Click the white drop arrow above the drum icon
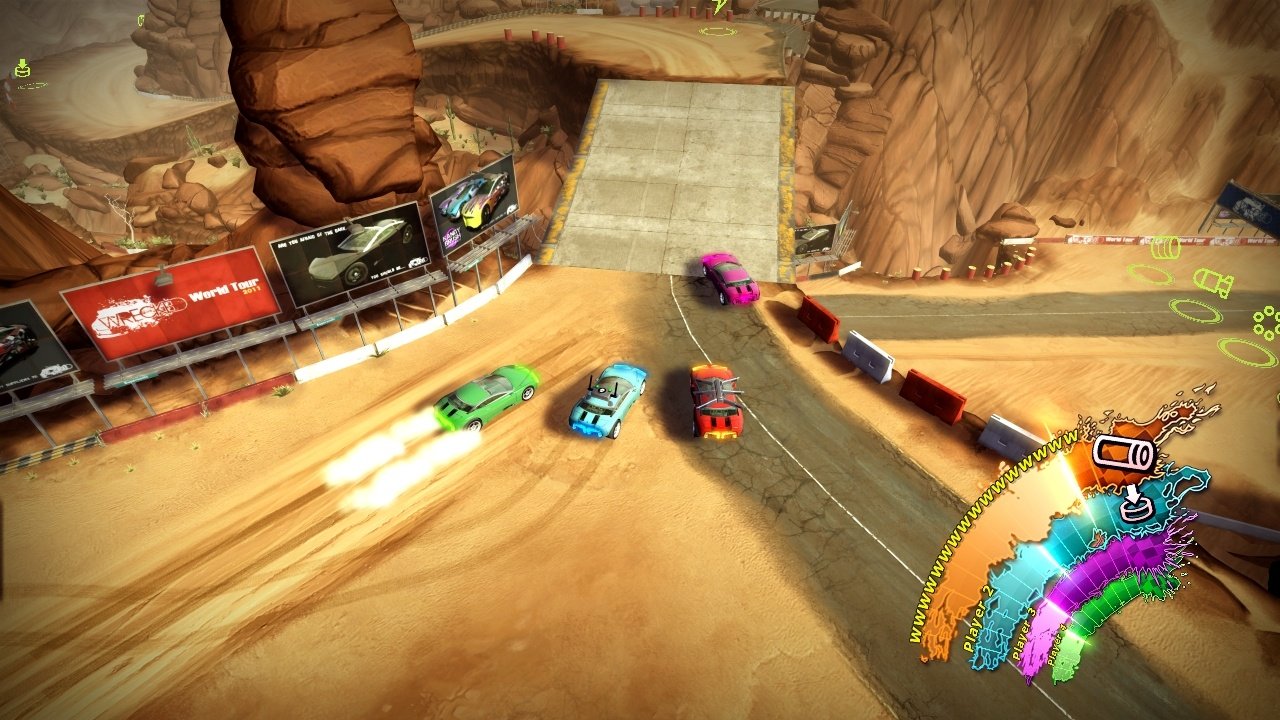This screenshot has height=720, width=1280. click(1133, 494)
